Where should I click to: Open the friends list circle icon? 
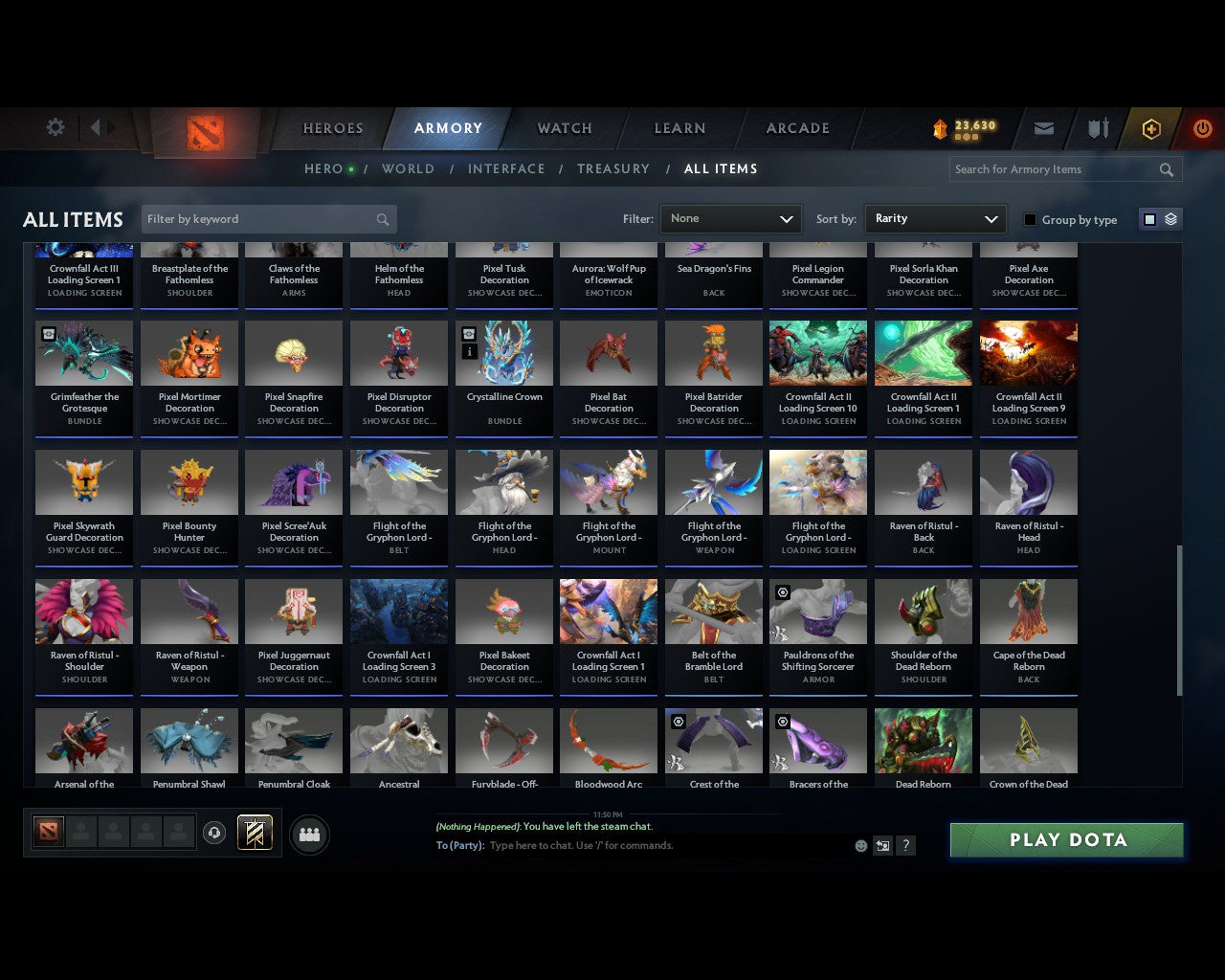point(308,835)
